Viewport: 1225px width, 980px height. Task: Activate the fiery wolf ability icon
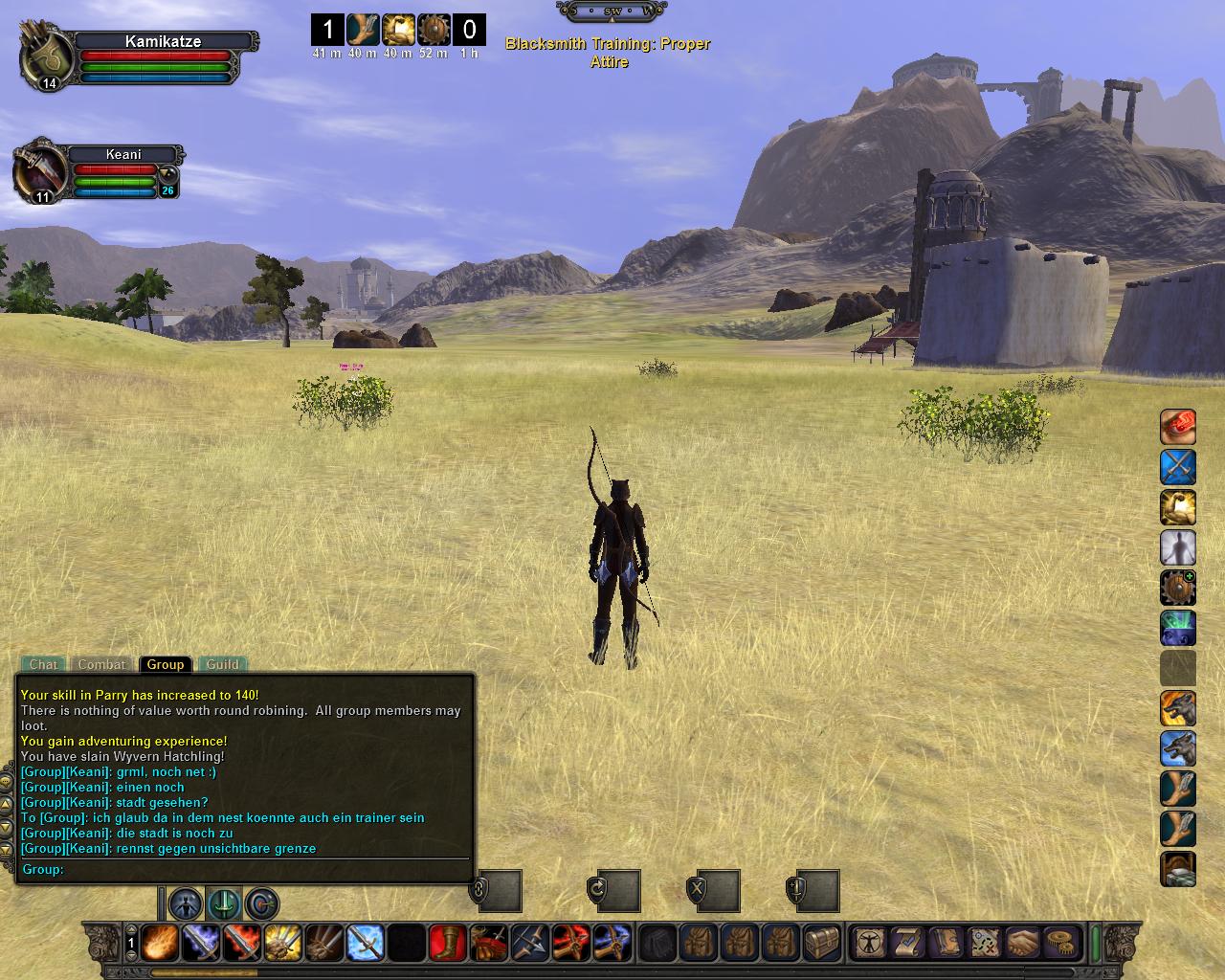(1178, 708)
